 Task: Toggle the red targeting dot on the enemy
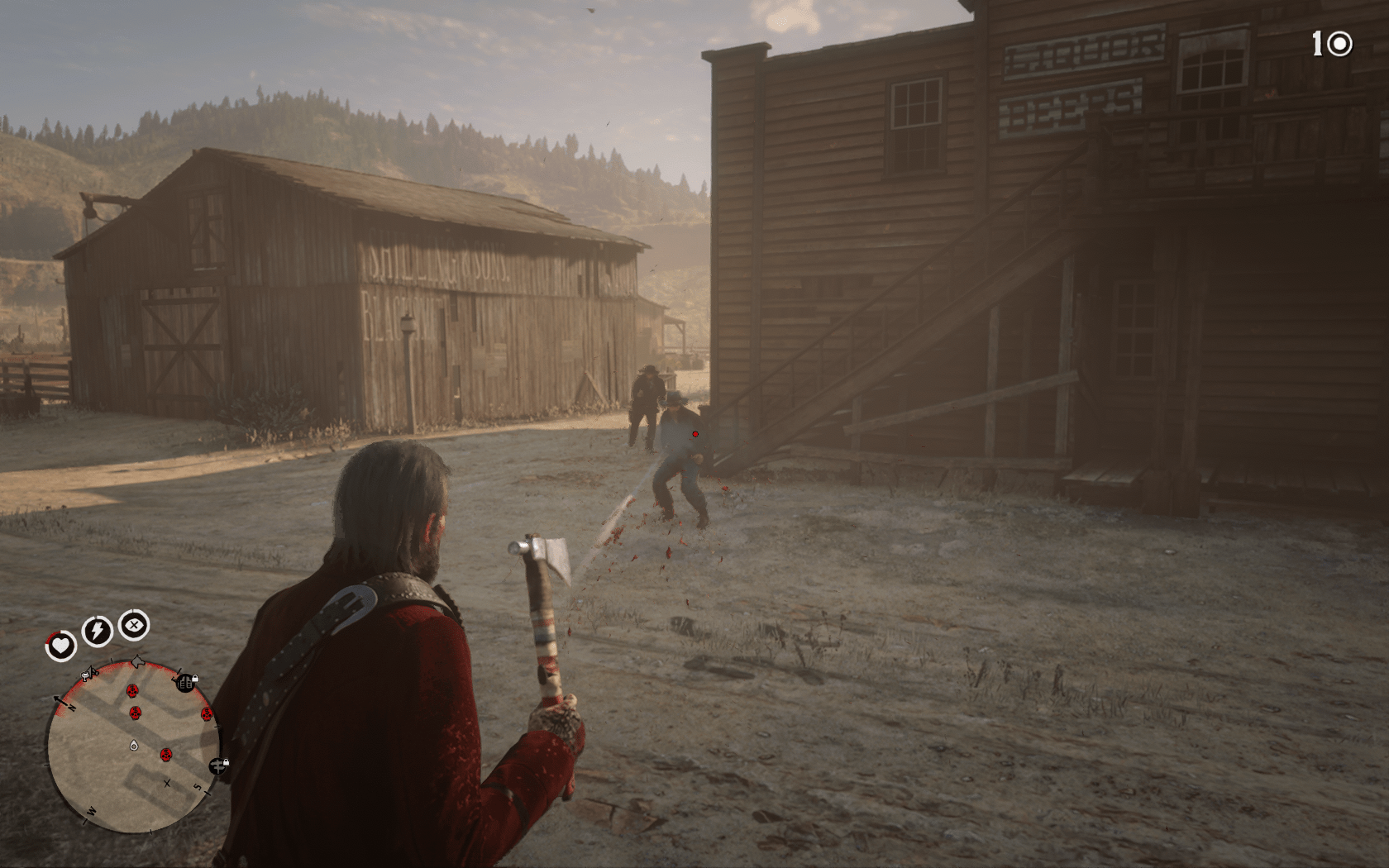point(694,432)
